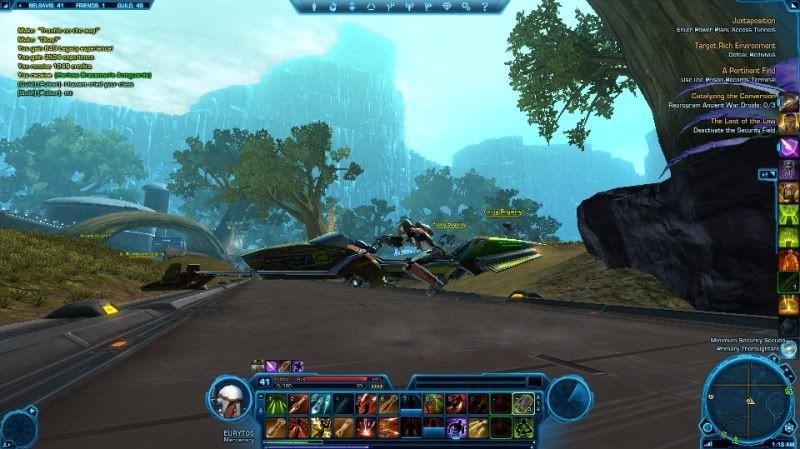Activate the green-bordered ability at quickbar end
800x449 pixels.
tap(523, 403)
